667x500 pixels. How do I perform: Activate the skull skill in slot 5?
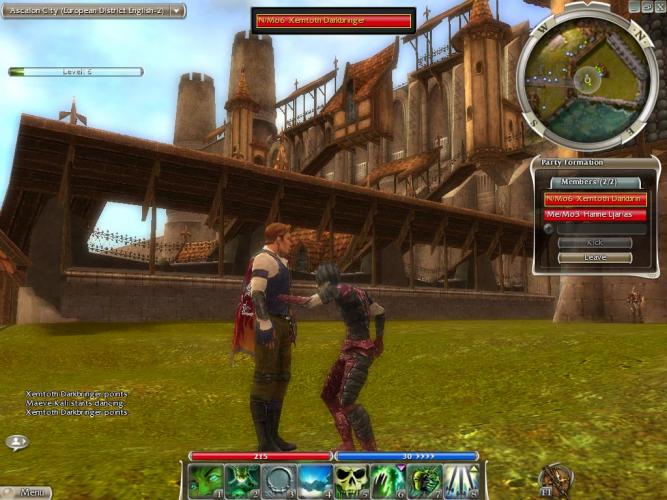(351, 481)
